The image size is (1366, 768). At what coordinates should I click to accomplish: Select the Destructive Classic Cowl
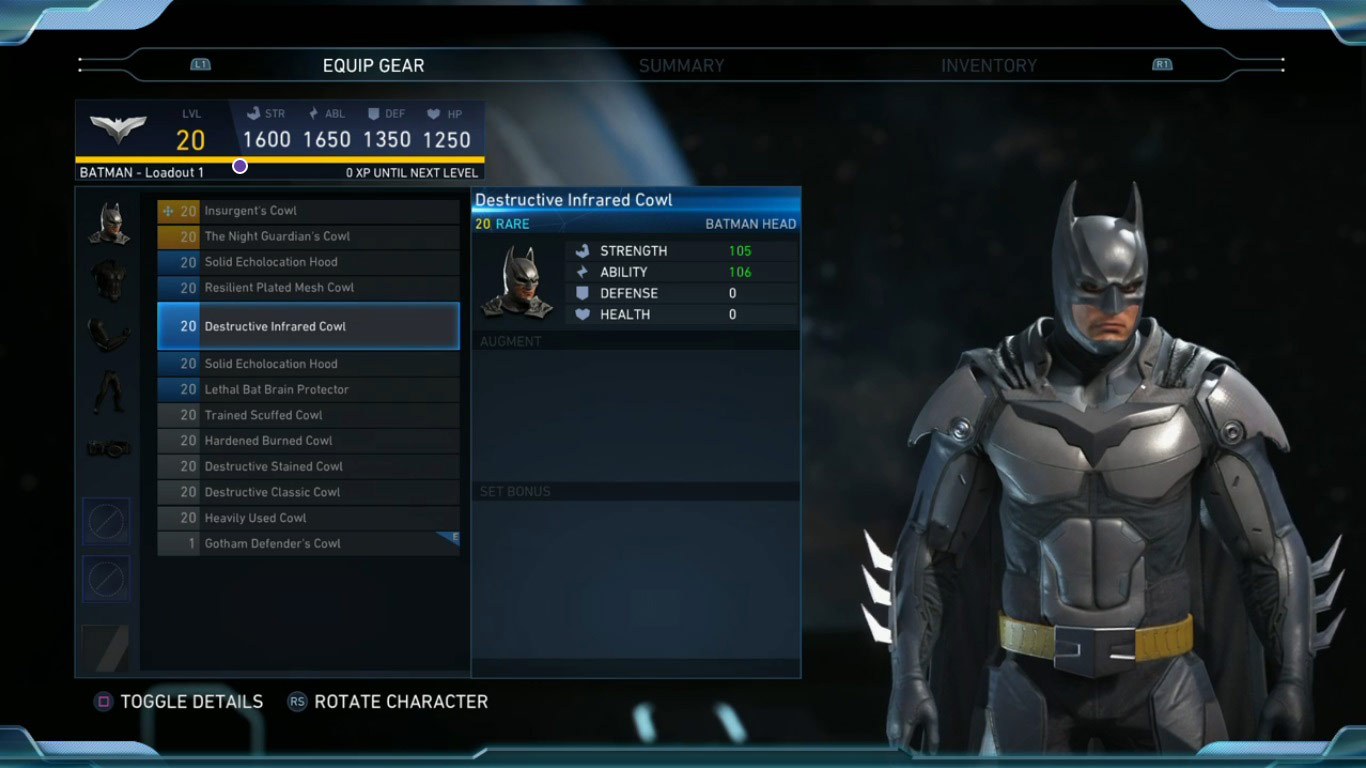click(308, 492)
